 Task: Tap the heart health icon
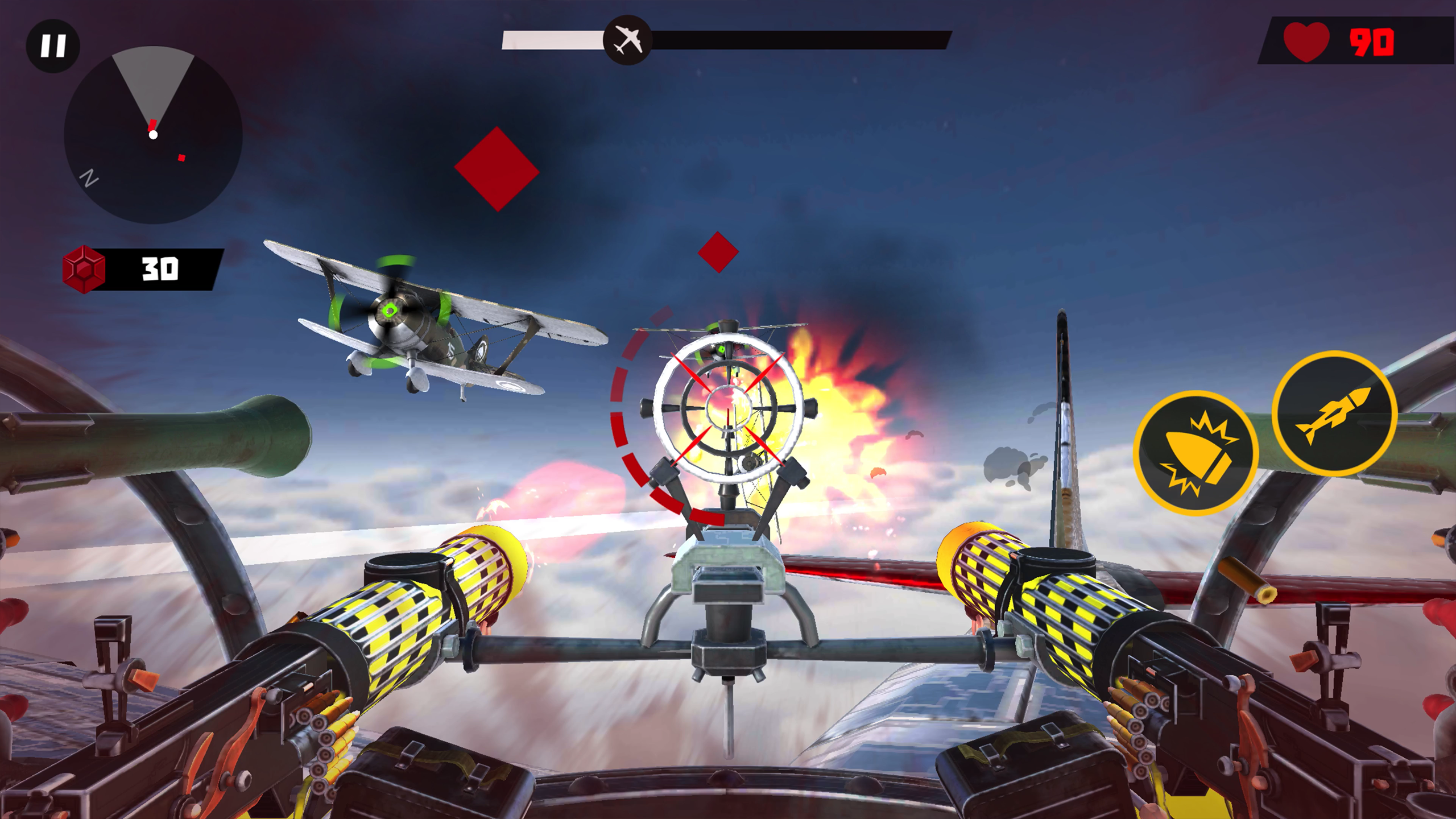click(x=1306, y=40)
